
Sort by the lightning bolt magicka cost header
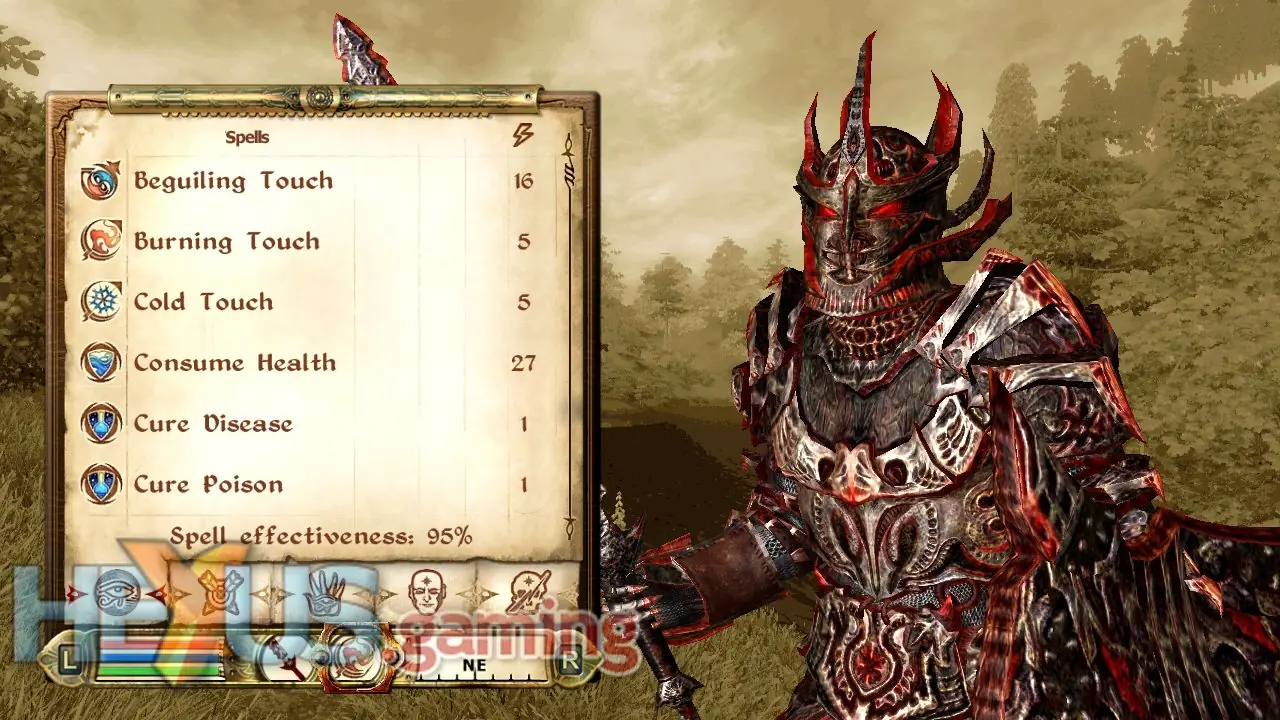pyautogui.click(x=523, y=136)
